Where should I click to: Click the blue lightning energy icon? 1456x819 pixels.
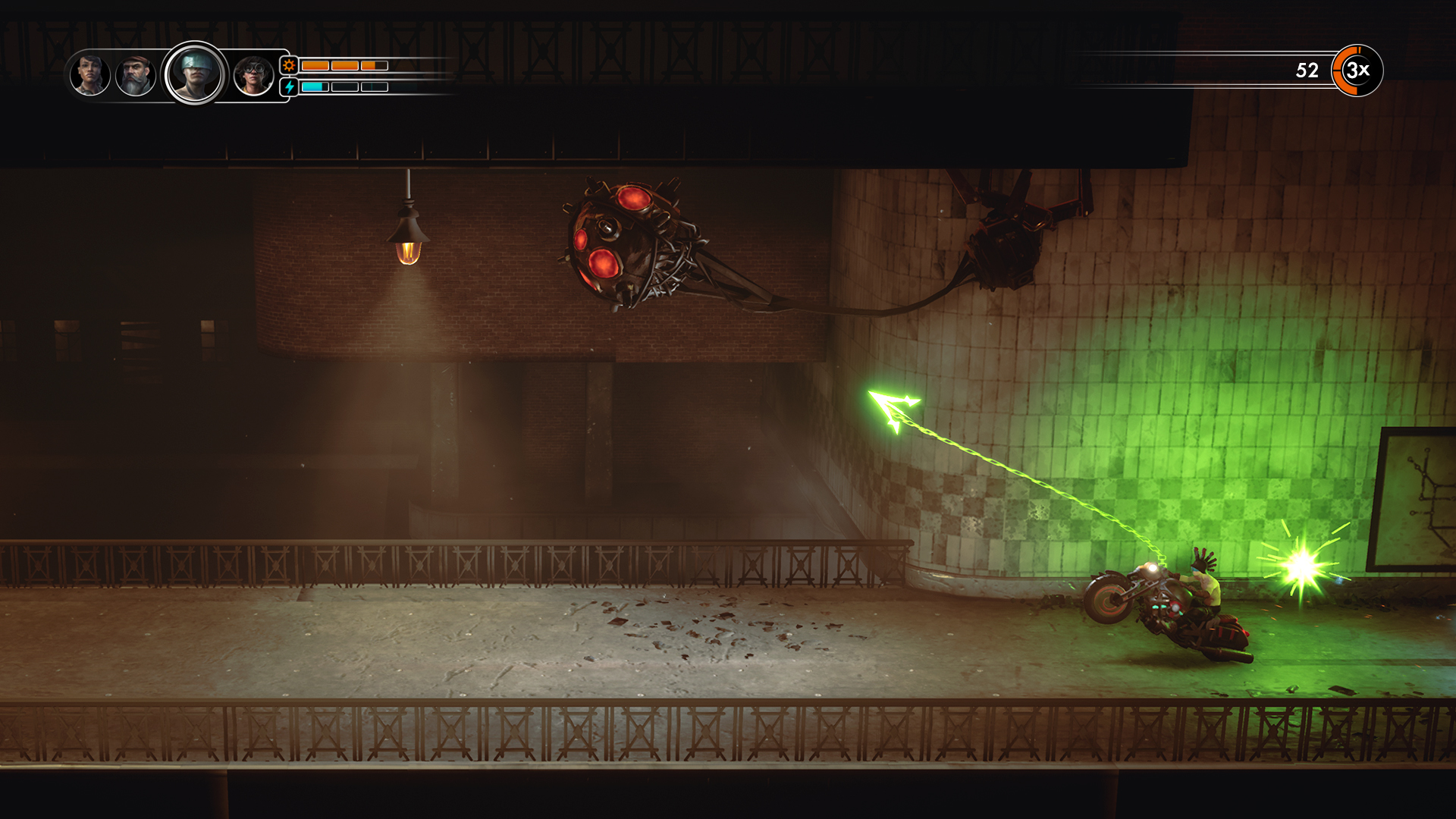coord(288,89)
